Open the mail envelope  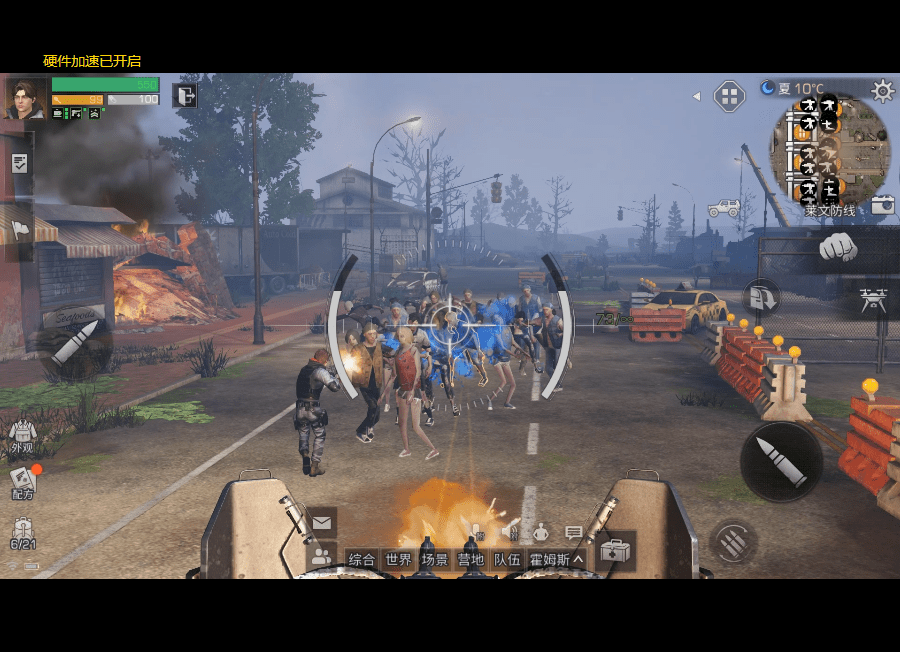[x=321, y=522]
